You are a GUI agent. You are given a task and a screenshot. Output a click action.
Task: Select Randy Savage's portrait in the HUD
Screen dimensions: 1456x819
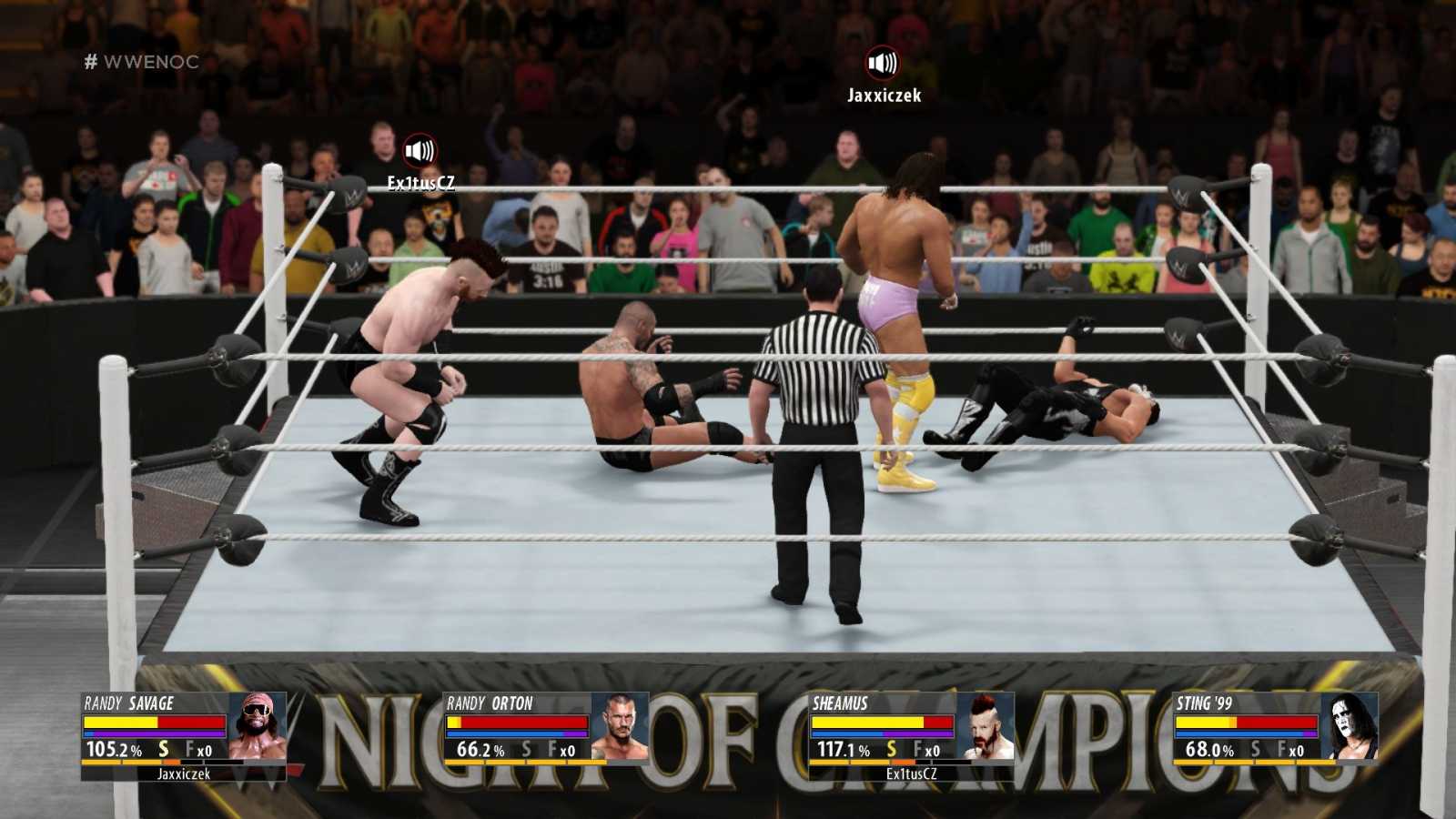pyautogui.click(x=257, y=726)
